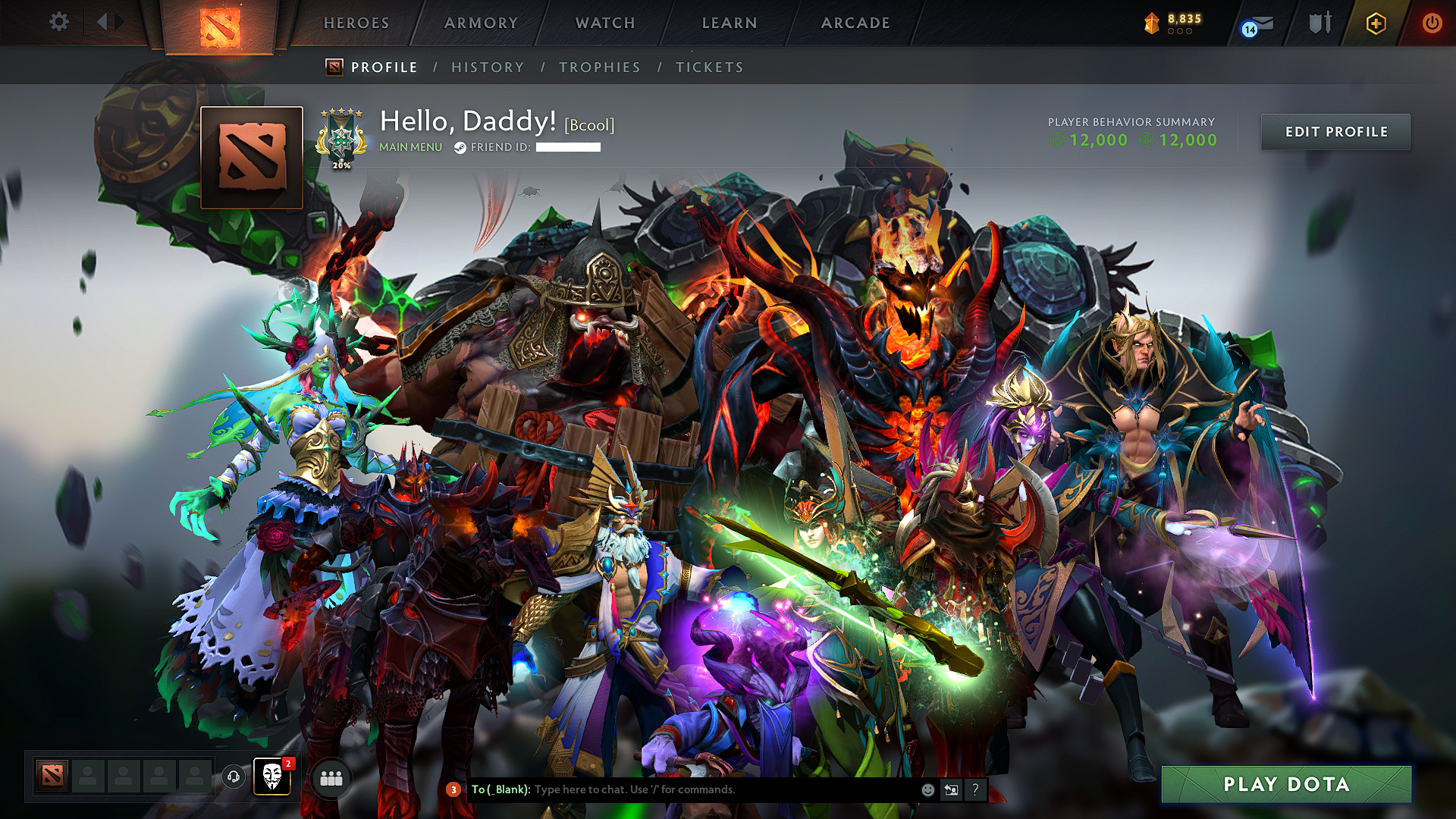Switch to the HISTORY tab

(x=488, y=67)
